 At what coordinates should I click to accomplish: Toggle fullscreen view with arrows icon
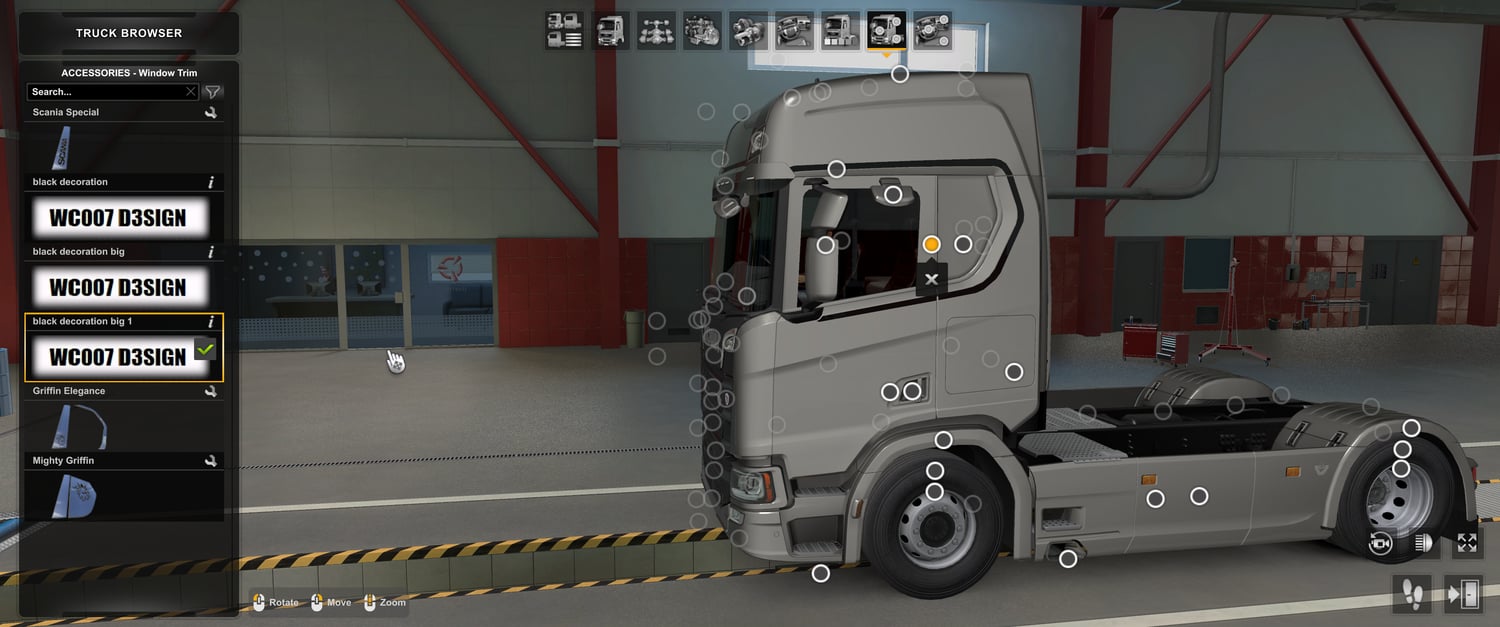click(1467, 543)
